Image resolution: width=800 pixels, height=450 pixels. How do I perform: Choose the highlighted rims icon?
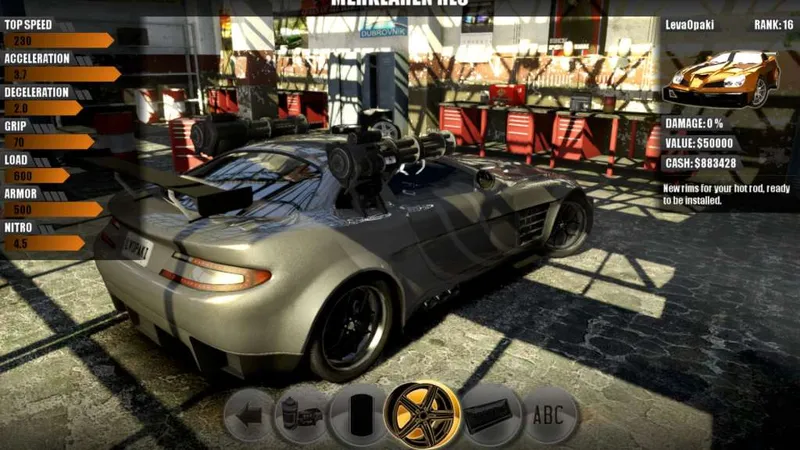click(423, 414)
